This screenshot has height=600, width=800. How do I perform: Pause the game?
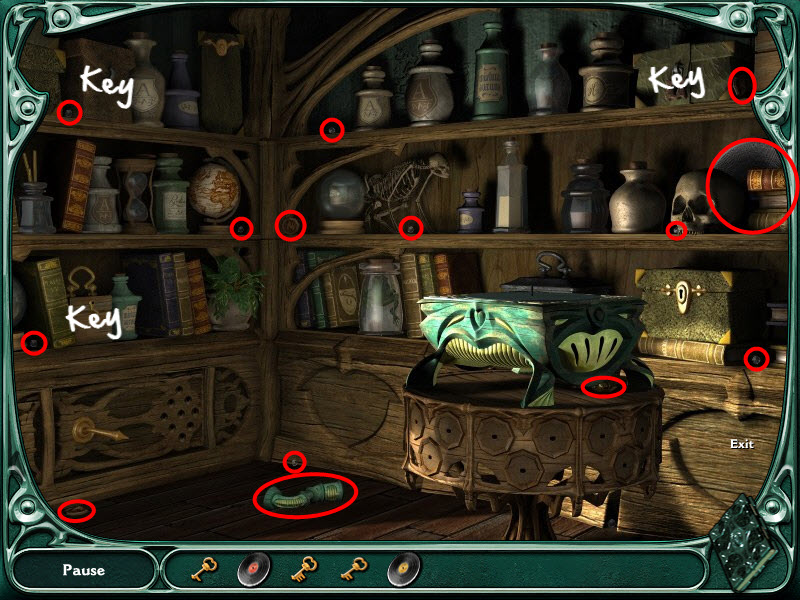[x=83, y=571]
